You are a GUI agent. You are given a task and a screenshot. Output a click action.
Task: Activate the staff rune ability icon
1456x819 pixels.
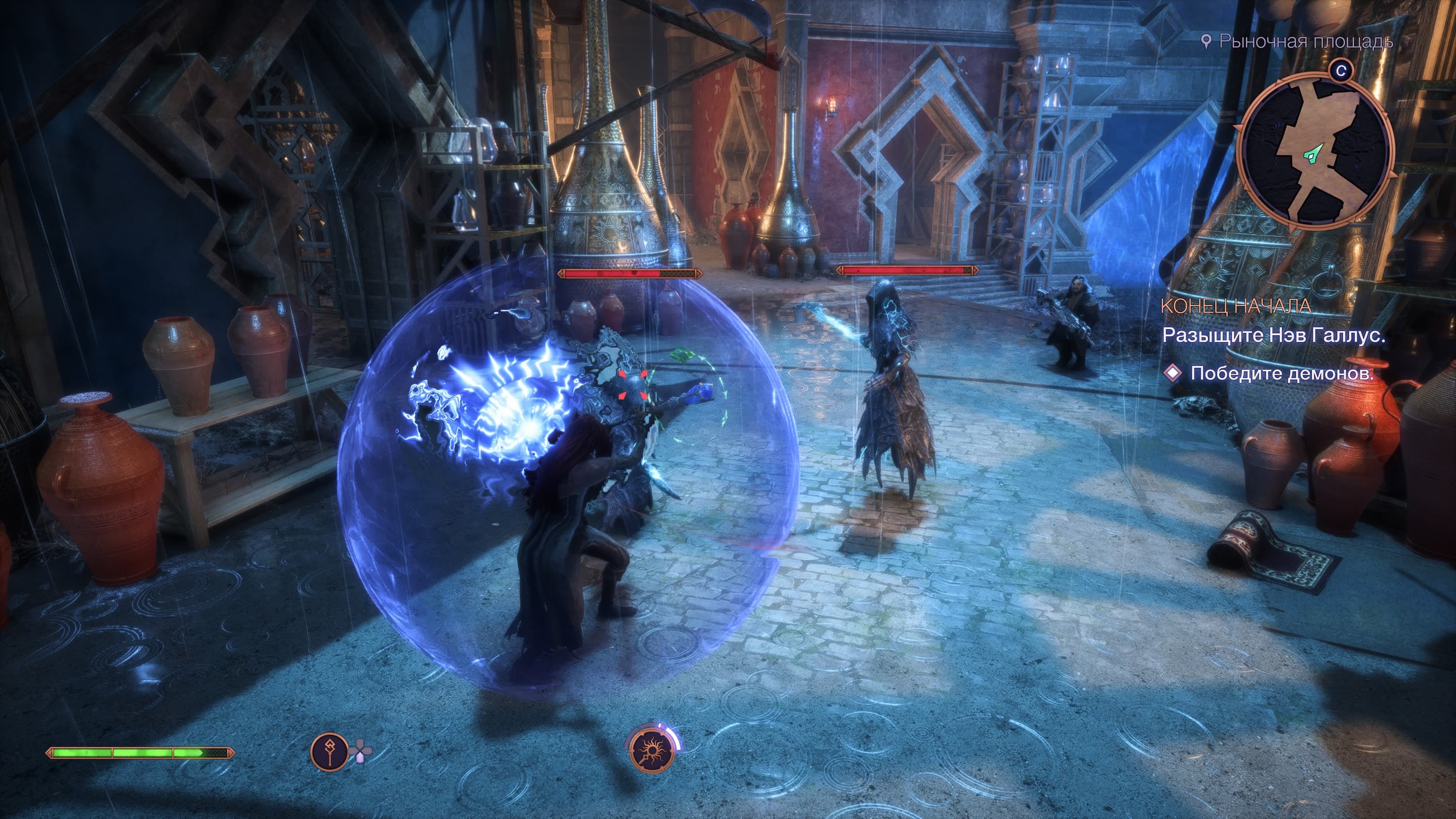click(330, 752)
